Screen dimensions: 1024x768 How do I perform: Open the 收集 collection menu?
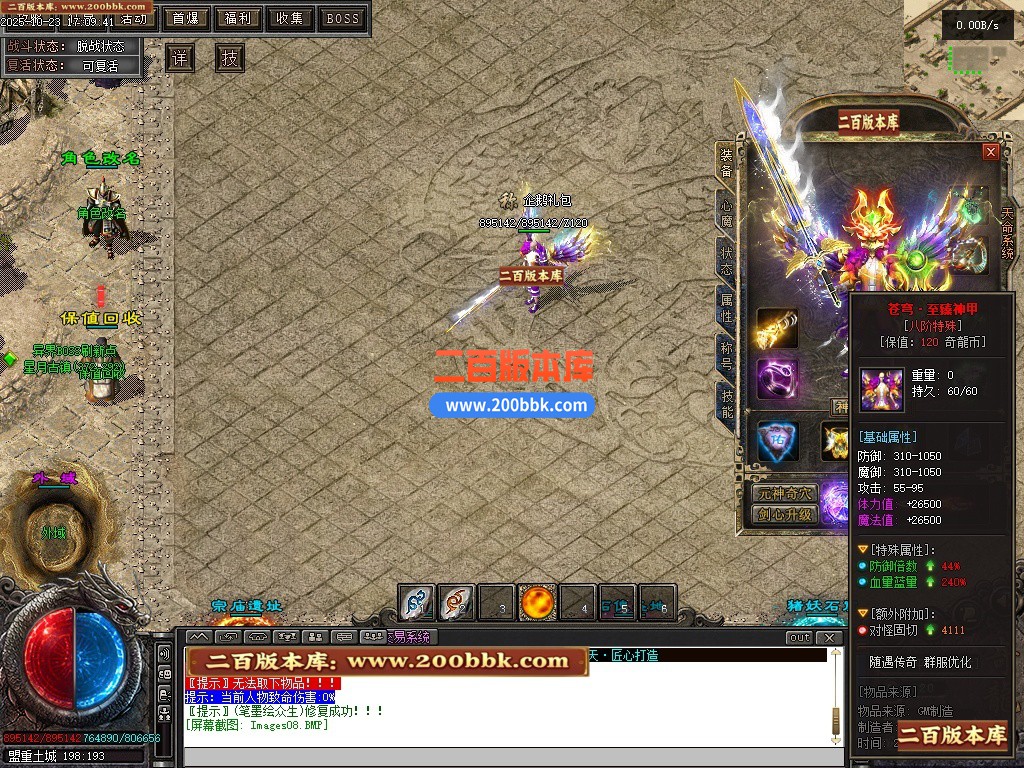pos(290,18)
